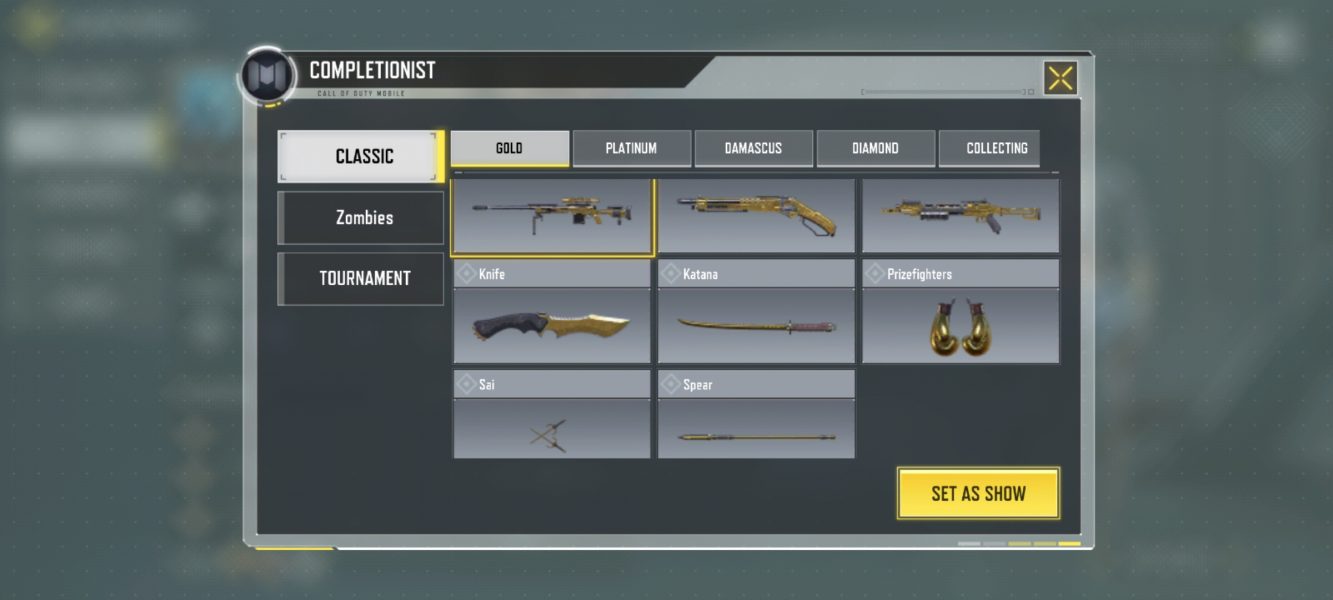
Task: Close the Completionist window
Action: (1060, 78)
